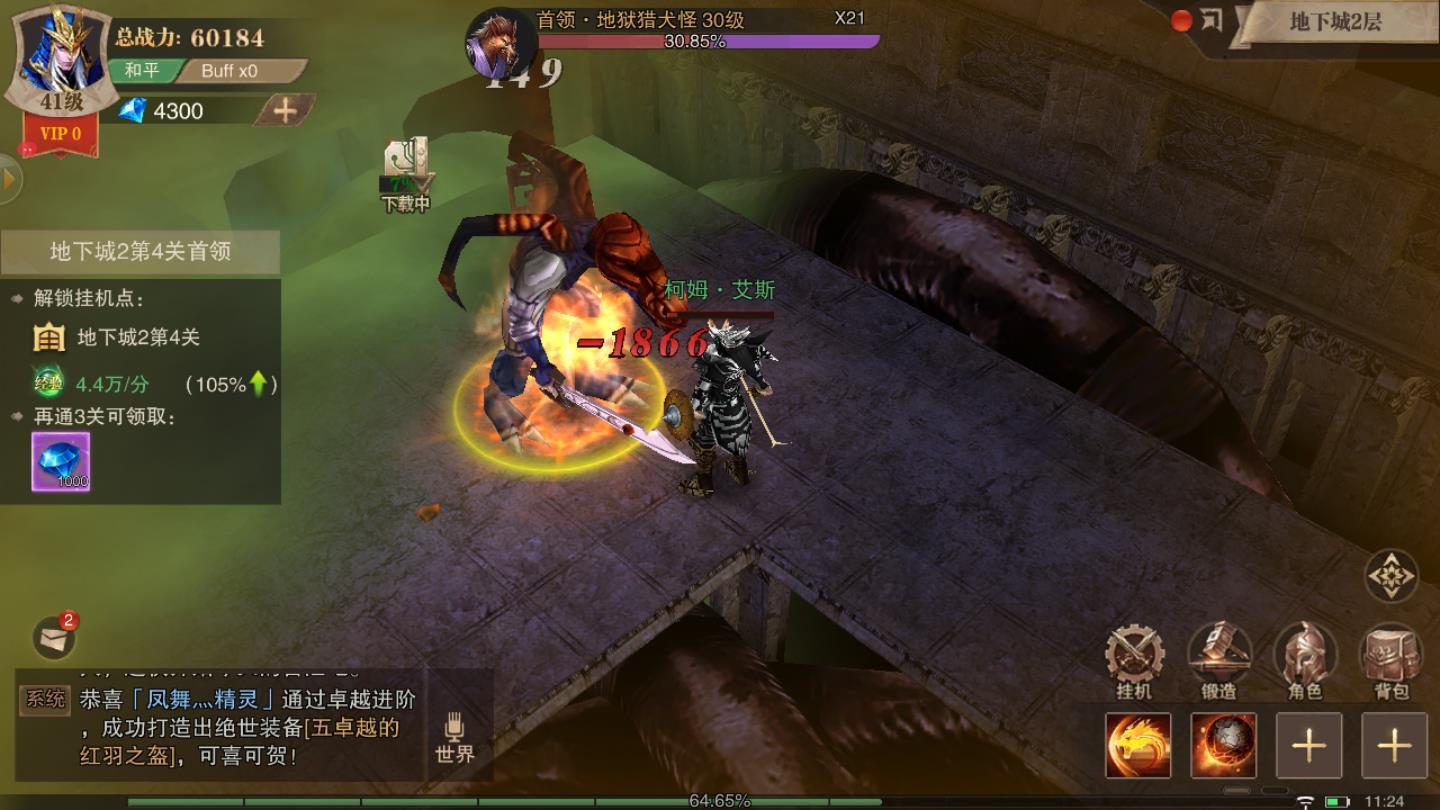The image size is (1440, 810).
Task: Open the 锻造 forging menu
Action: 1219,661
